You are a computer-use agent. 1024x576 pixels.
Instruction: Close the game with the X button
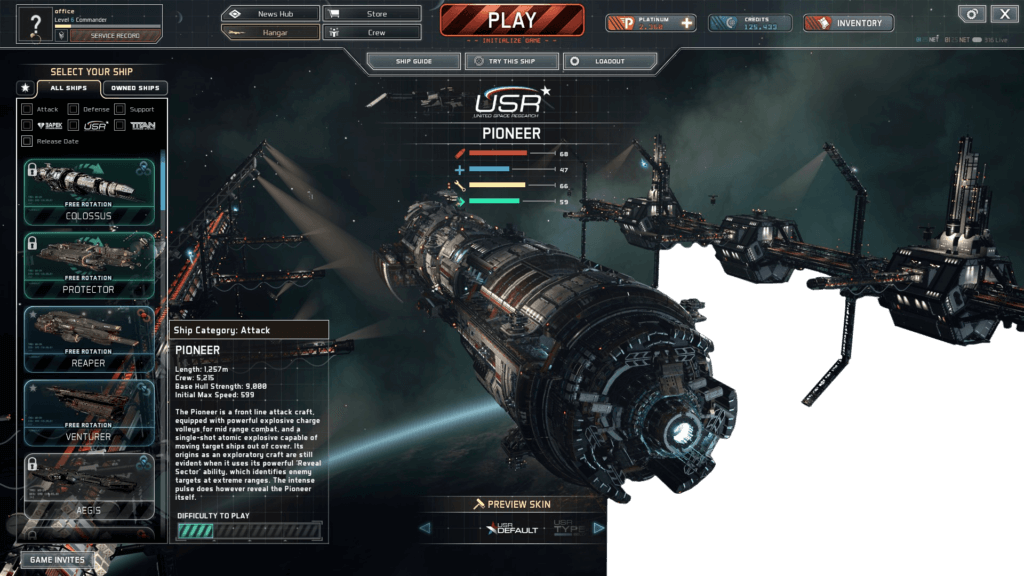point(1004,14)
